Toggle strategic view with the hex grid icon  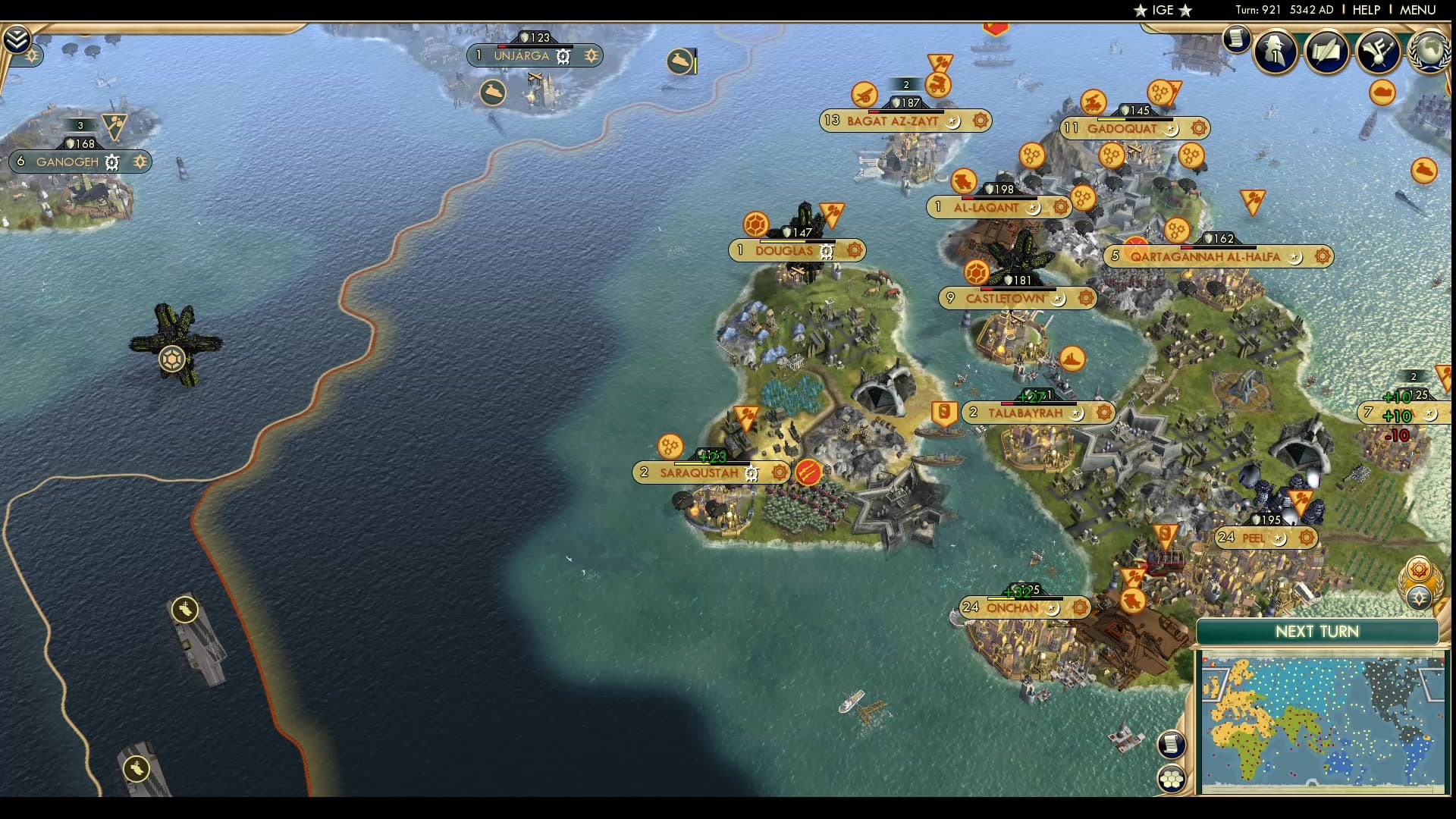[1173, 777]
